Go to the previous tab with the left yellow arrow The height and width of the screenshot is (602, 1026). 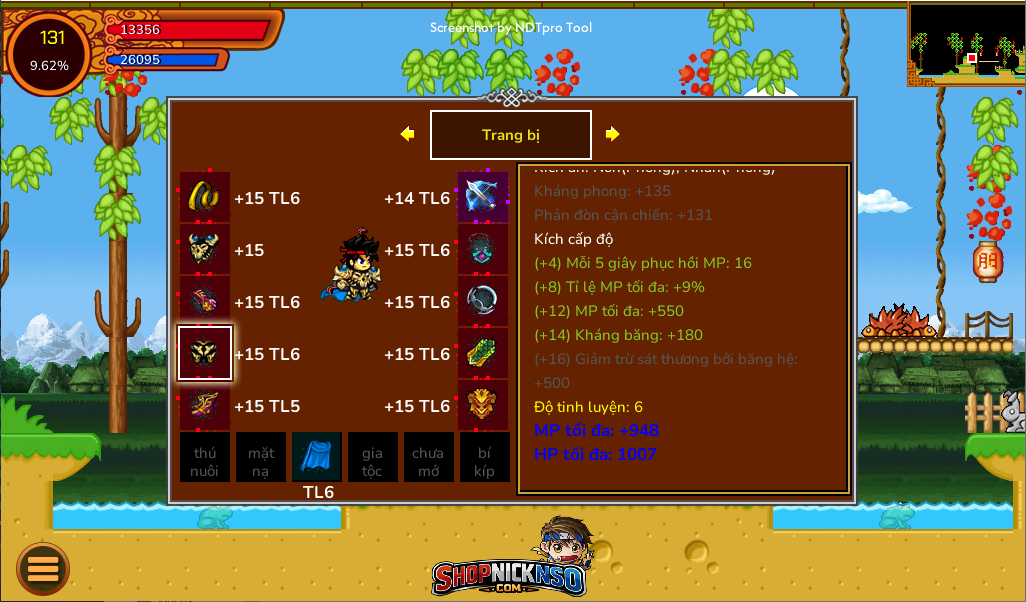[x=407, y=134]
